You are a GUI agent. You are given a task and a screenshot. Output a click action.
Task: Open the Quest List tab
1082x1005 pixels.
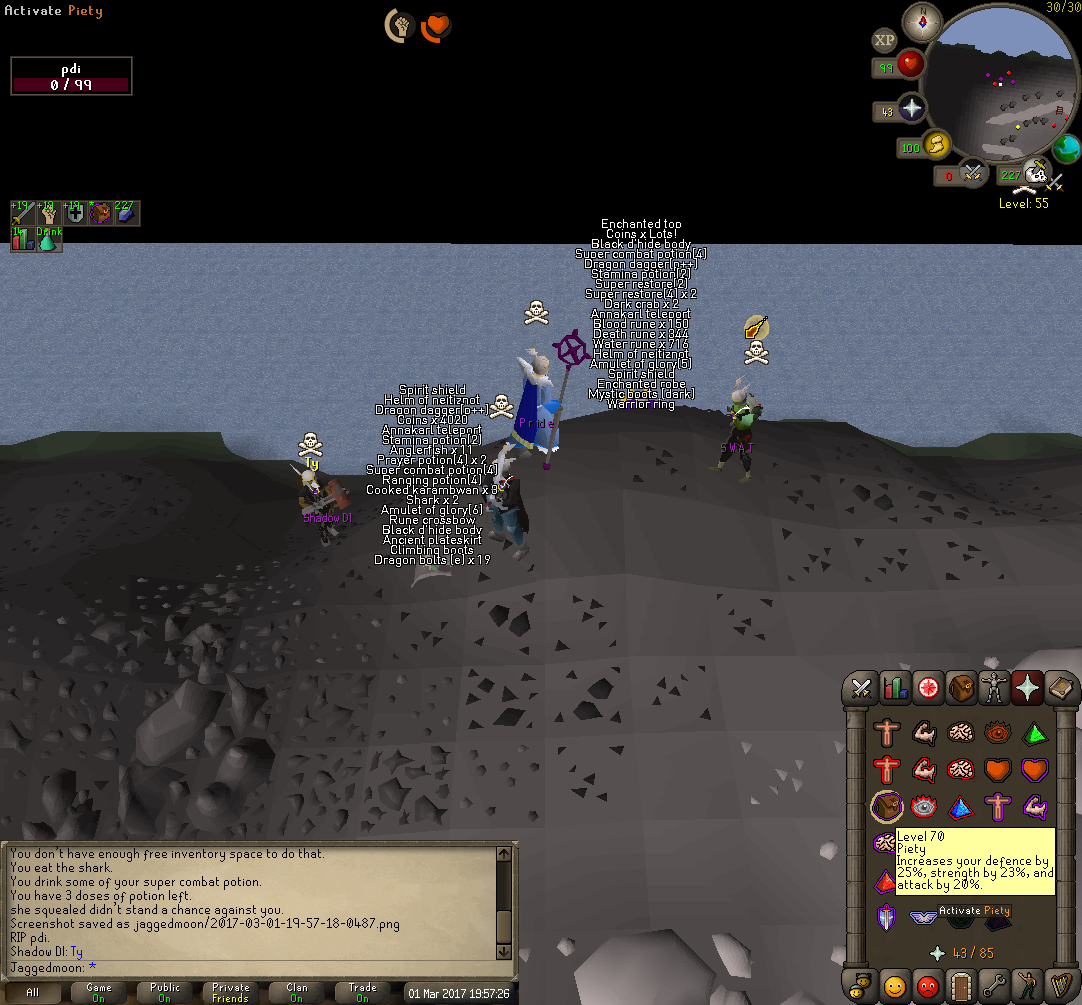click(x=929, y=688)
